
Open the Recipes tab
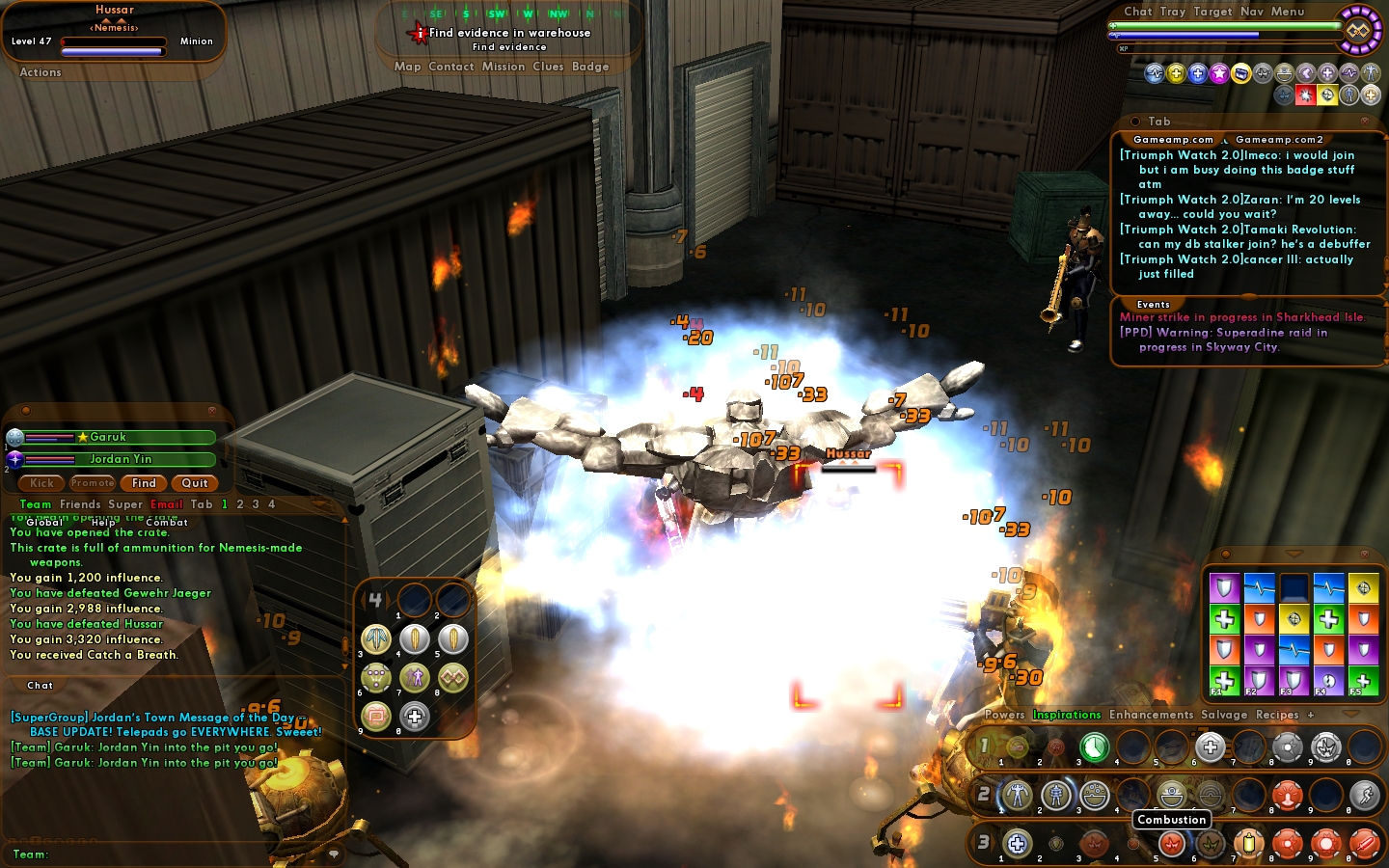(x=1277, y=715)
